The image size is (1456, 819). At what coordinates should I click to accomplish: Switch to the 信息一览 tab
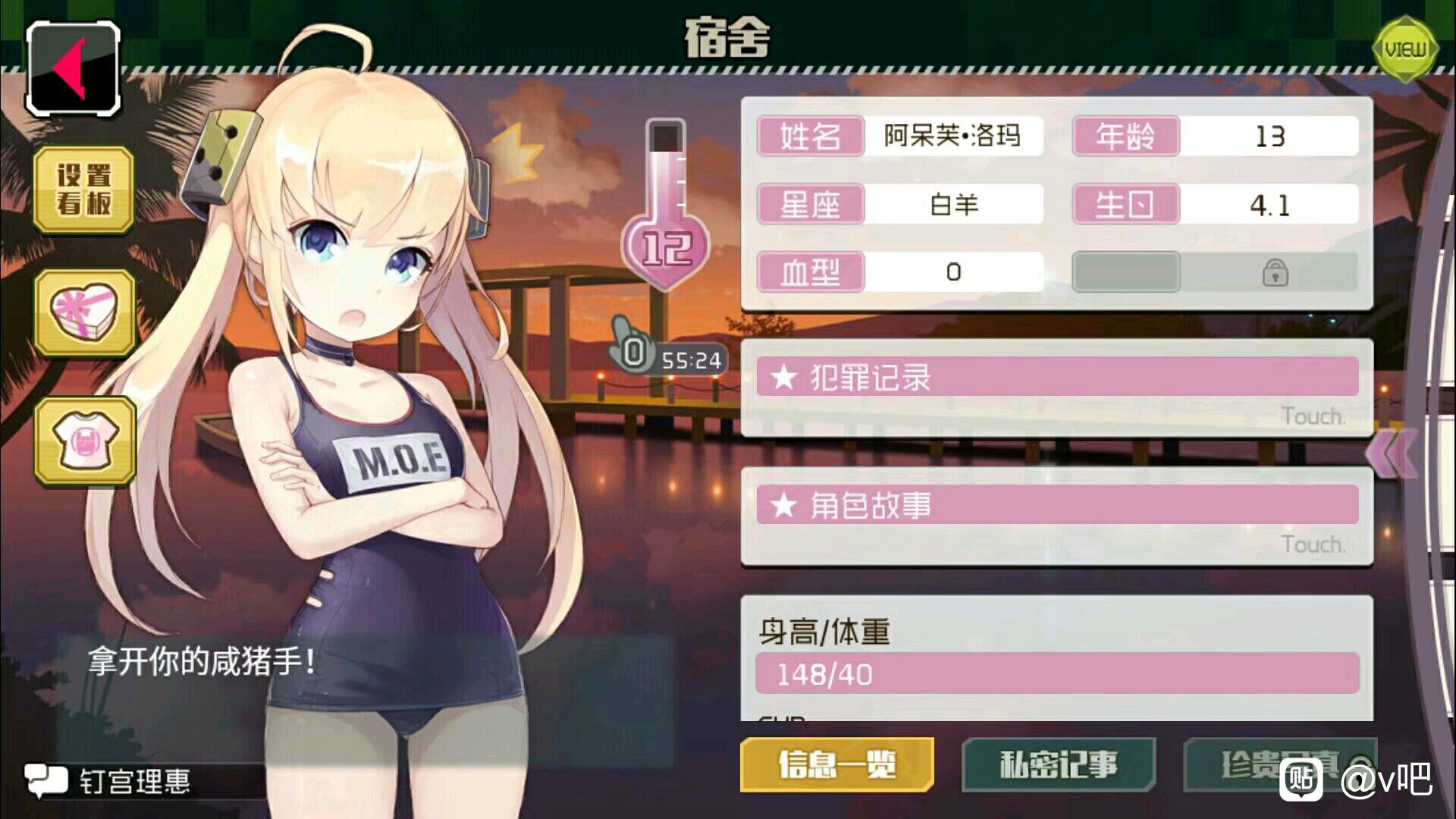coord(837,764)
